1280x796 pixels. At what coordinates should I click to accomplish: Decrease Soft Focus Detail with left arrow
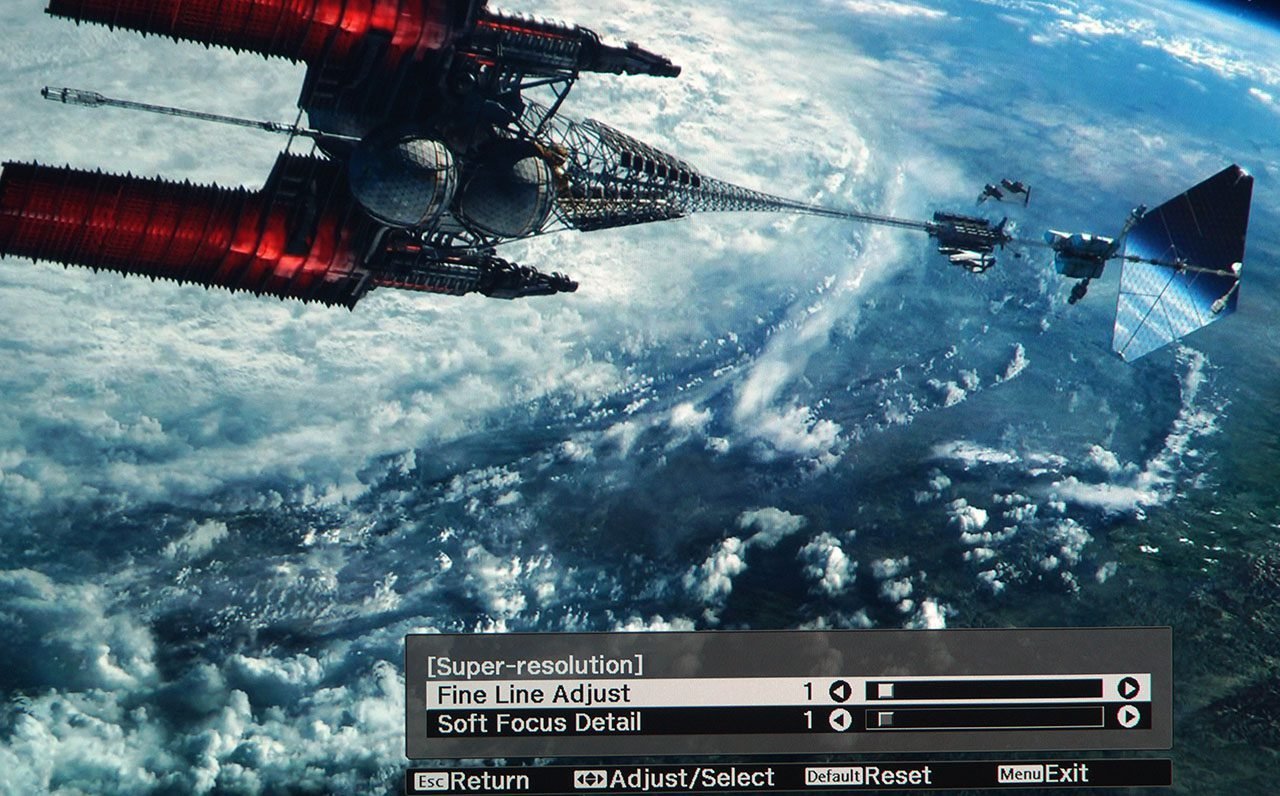[840, 719]
